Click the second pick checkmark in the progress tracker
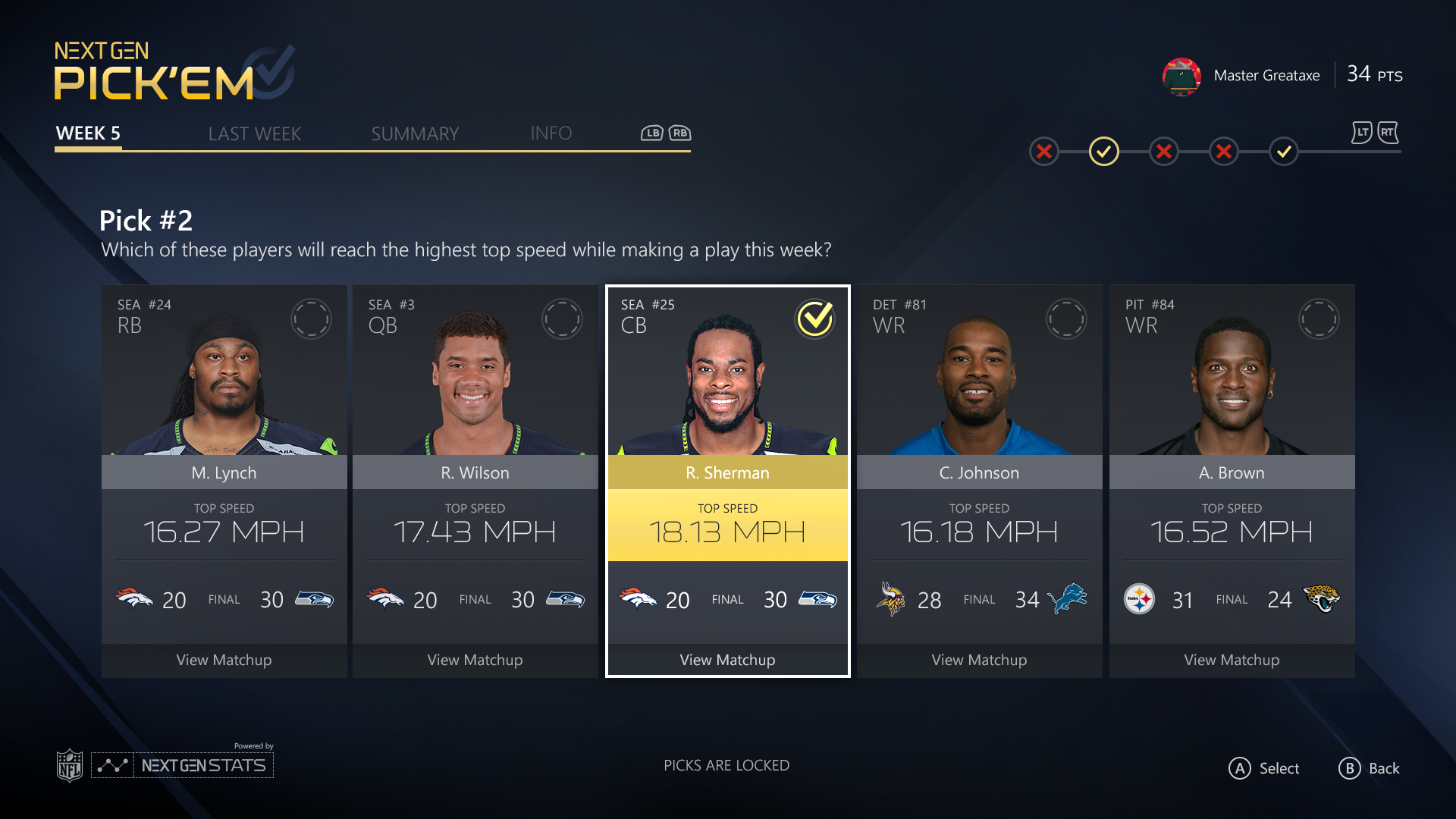Image resolution: width=1456 pixels, height=819 pixels. (1103, 151)
